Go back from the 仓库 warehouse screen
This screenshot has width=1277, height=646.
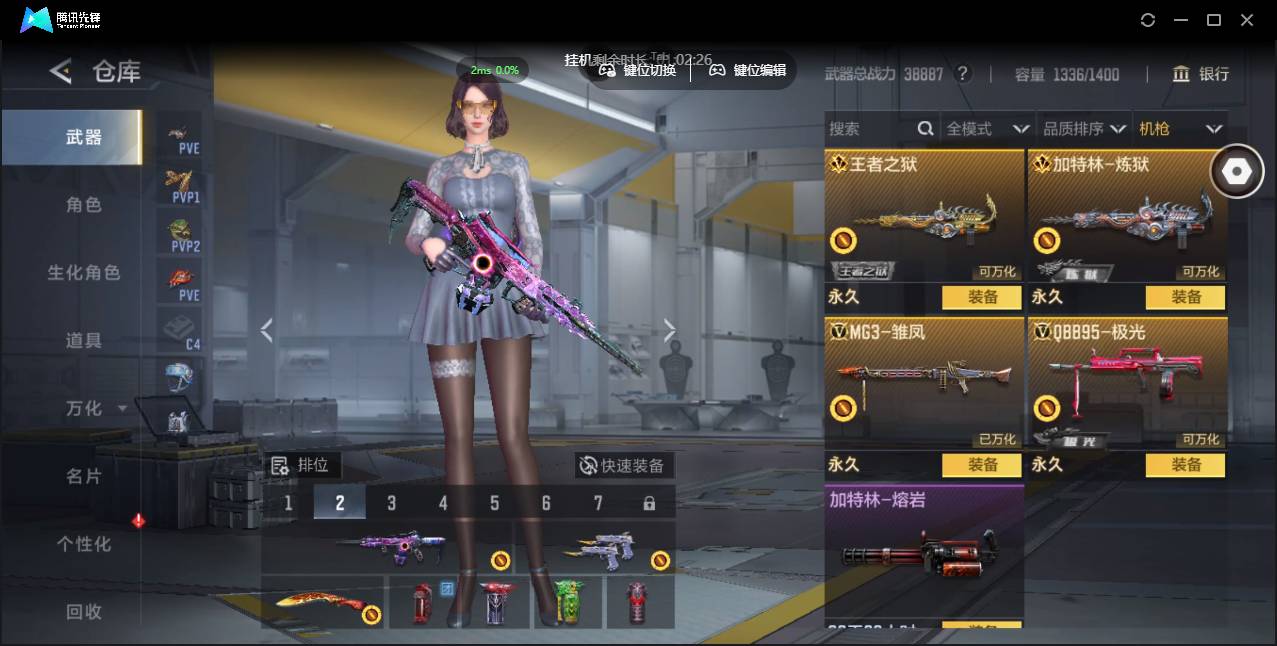61,71
